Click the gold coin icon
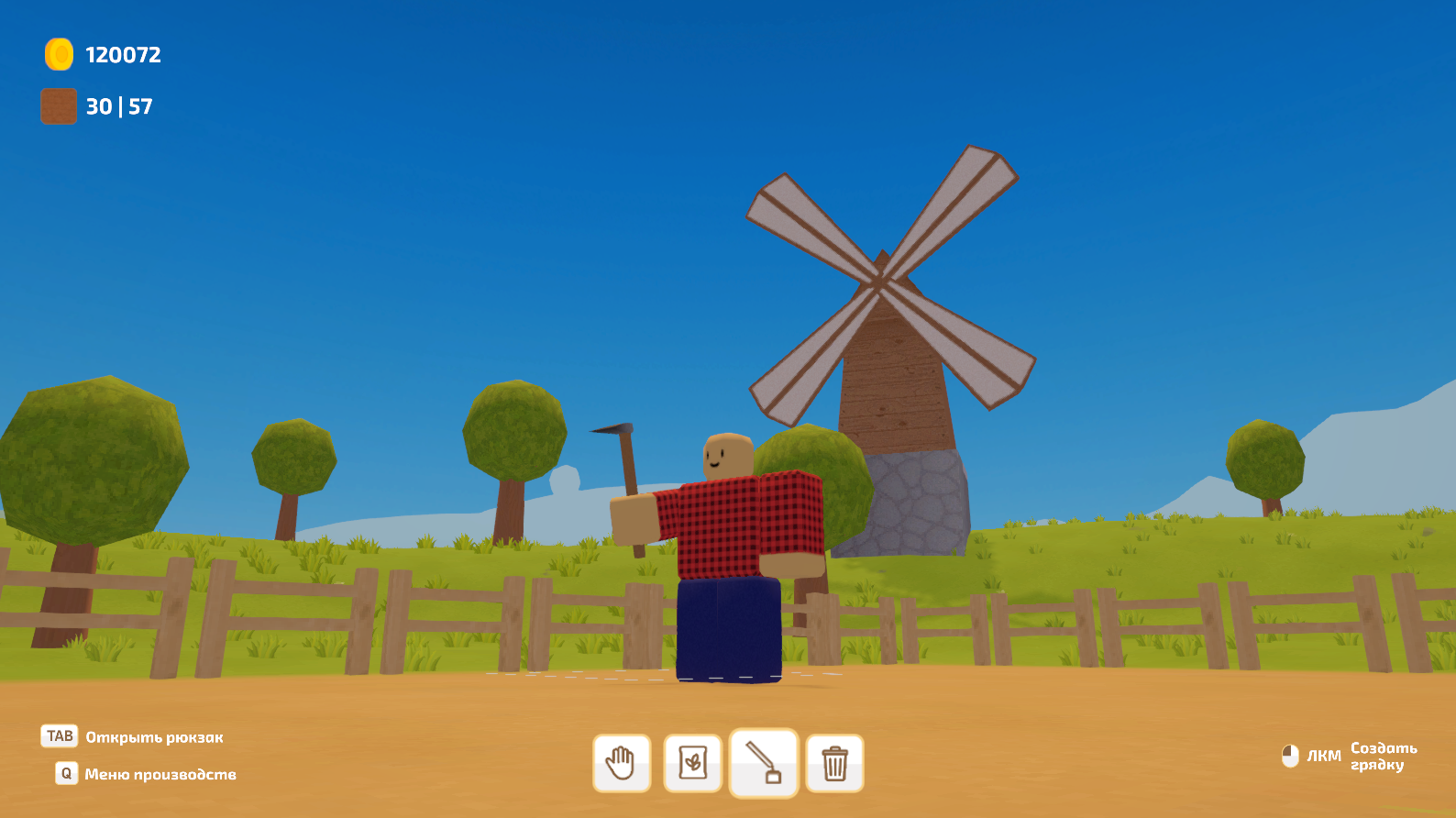Viewport: 1456px width, 818px height. pyautogui.click(x=58, y=54)
